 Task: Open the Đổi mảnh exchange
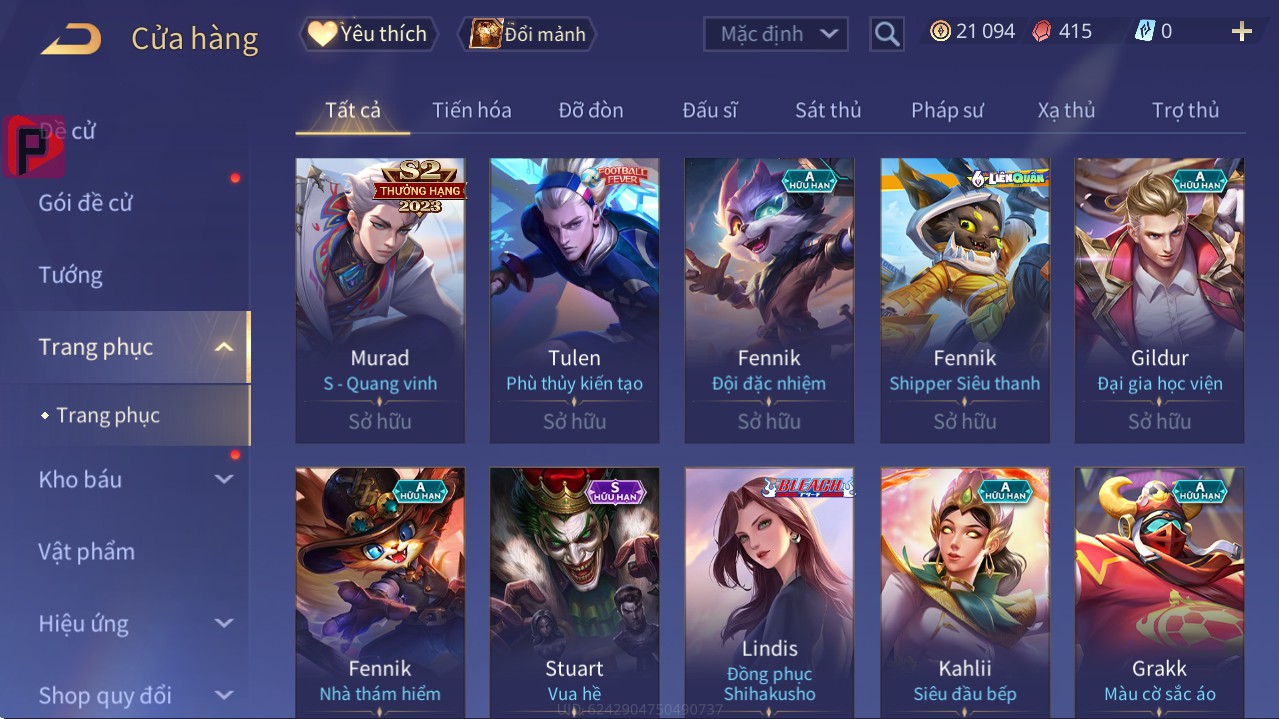528,34
